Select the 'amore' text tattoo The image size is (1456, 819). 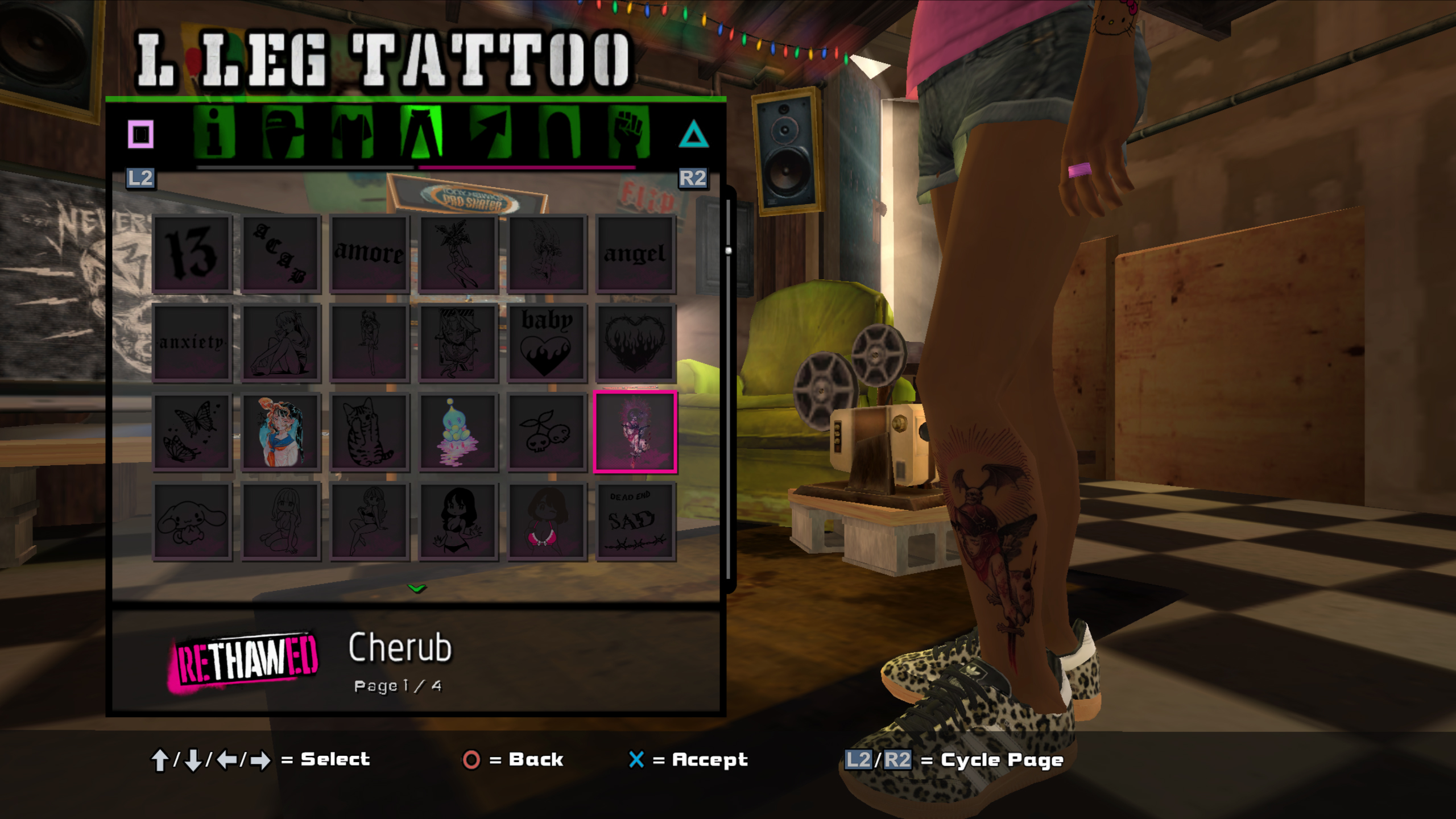point(370,254)
